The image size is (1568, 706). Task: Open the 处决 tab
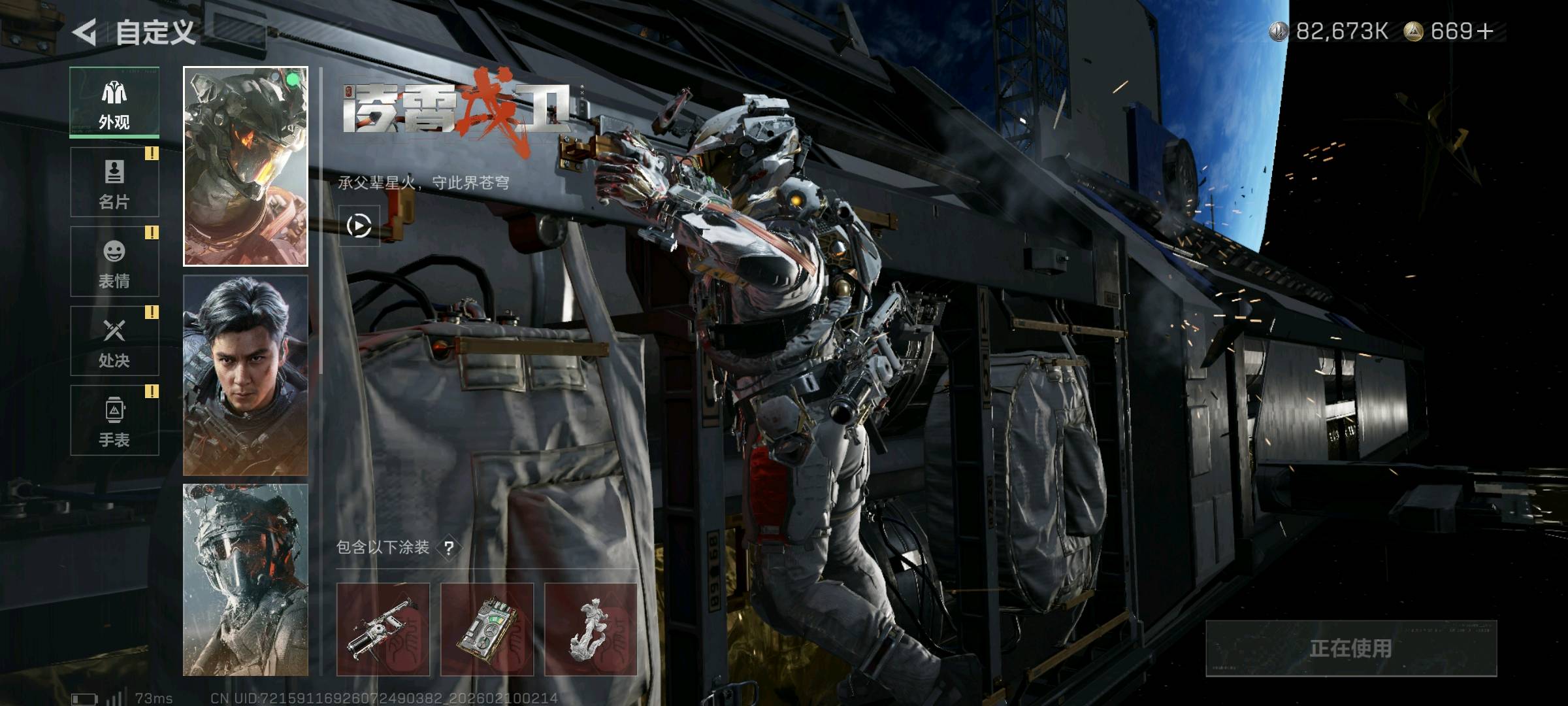pos(114,341)
